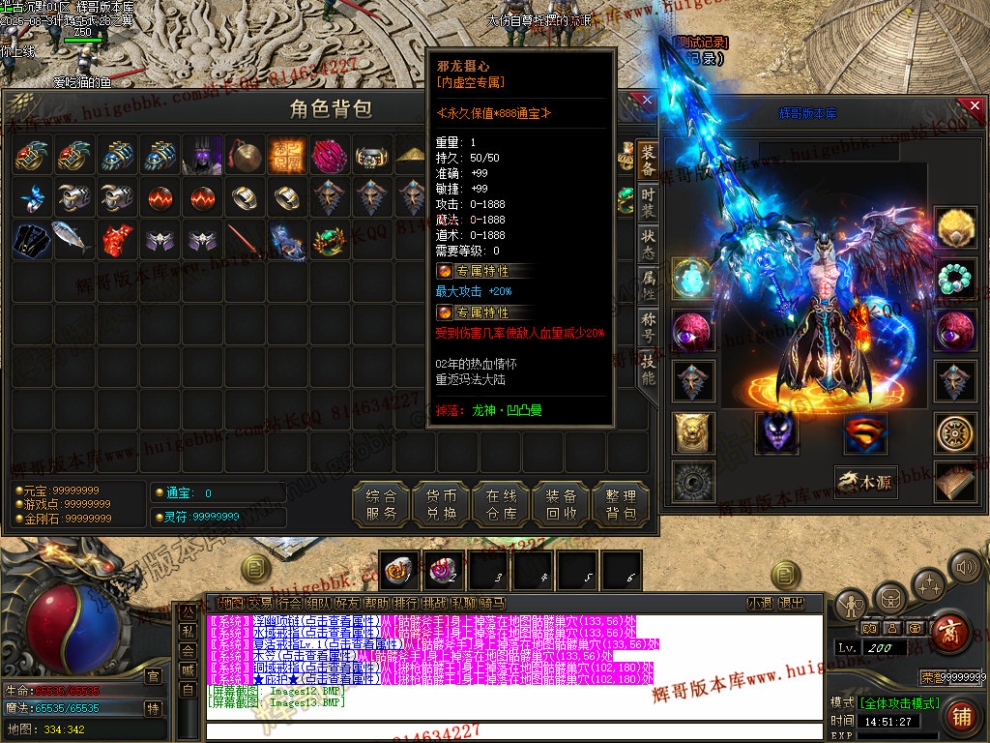The width and height of the screenshot is (990, 743).
Task: Open the 铺 shop button
Action: [x=961, y=716]
